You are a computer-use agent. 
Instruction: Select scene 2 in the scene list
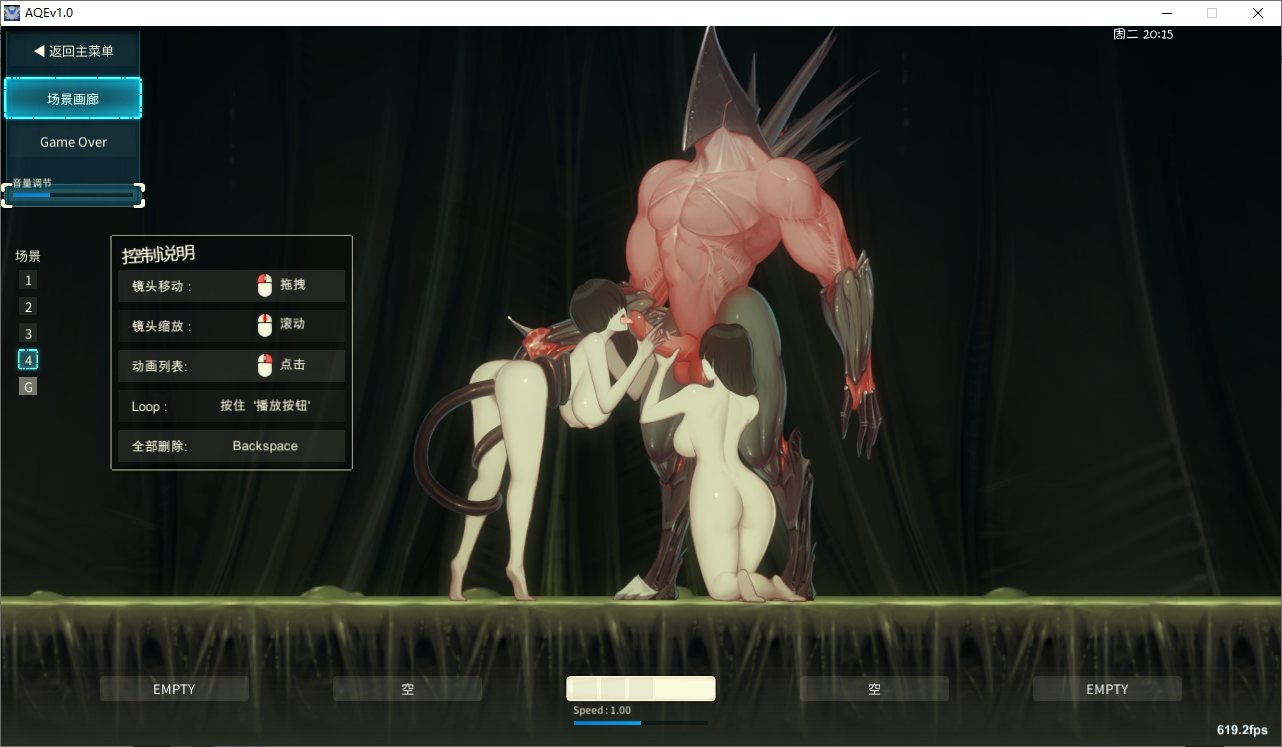click(x=27, y=306)
